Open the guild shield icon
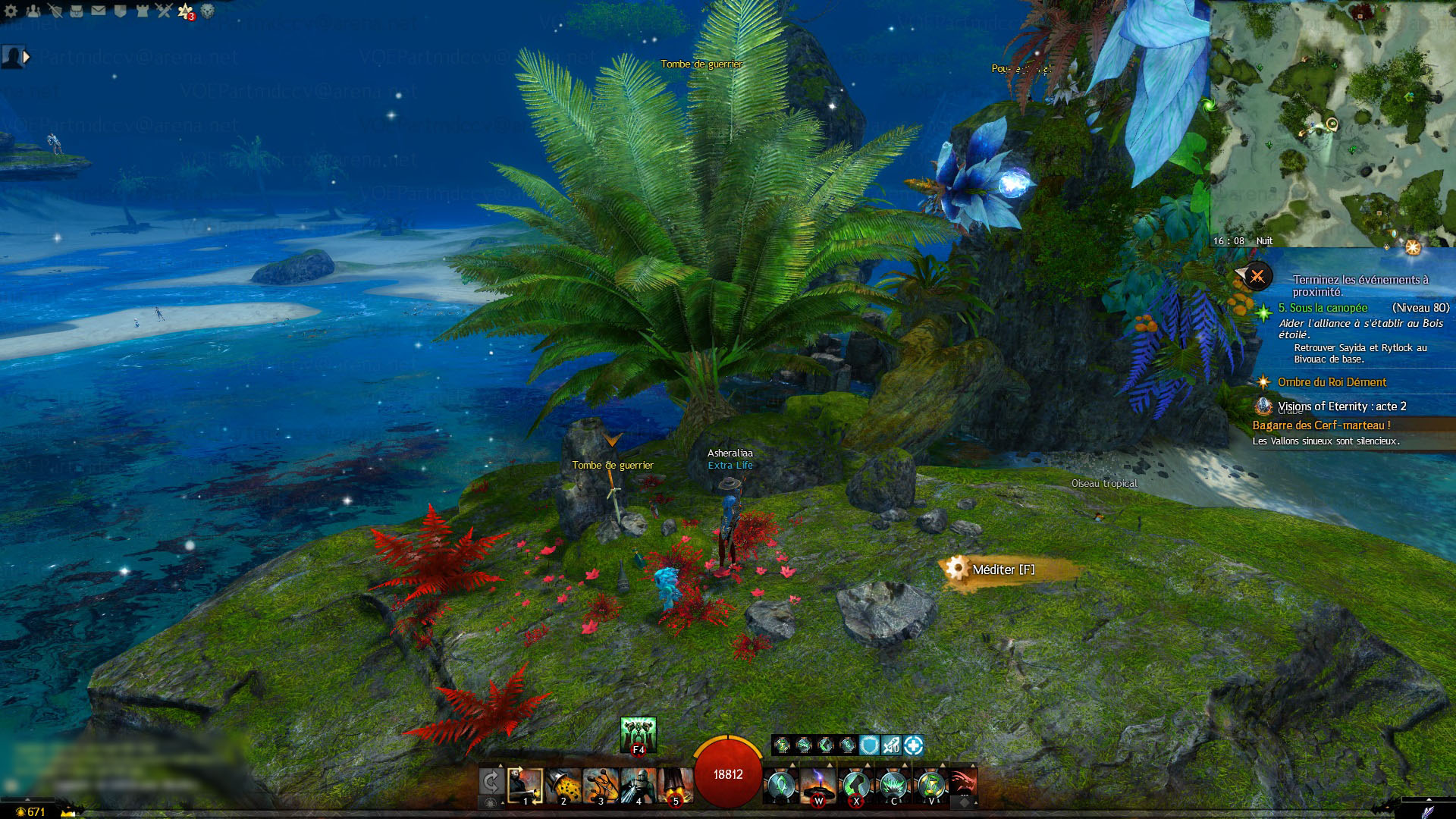Screen dimensions: 1456x819 [120, 11]
